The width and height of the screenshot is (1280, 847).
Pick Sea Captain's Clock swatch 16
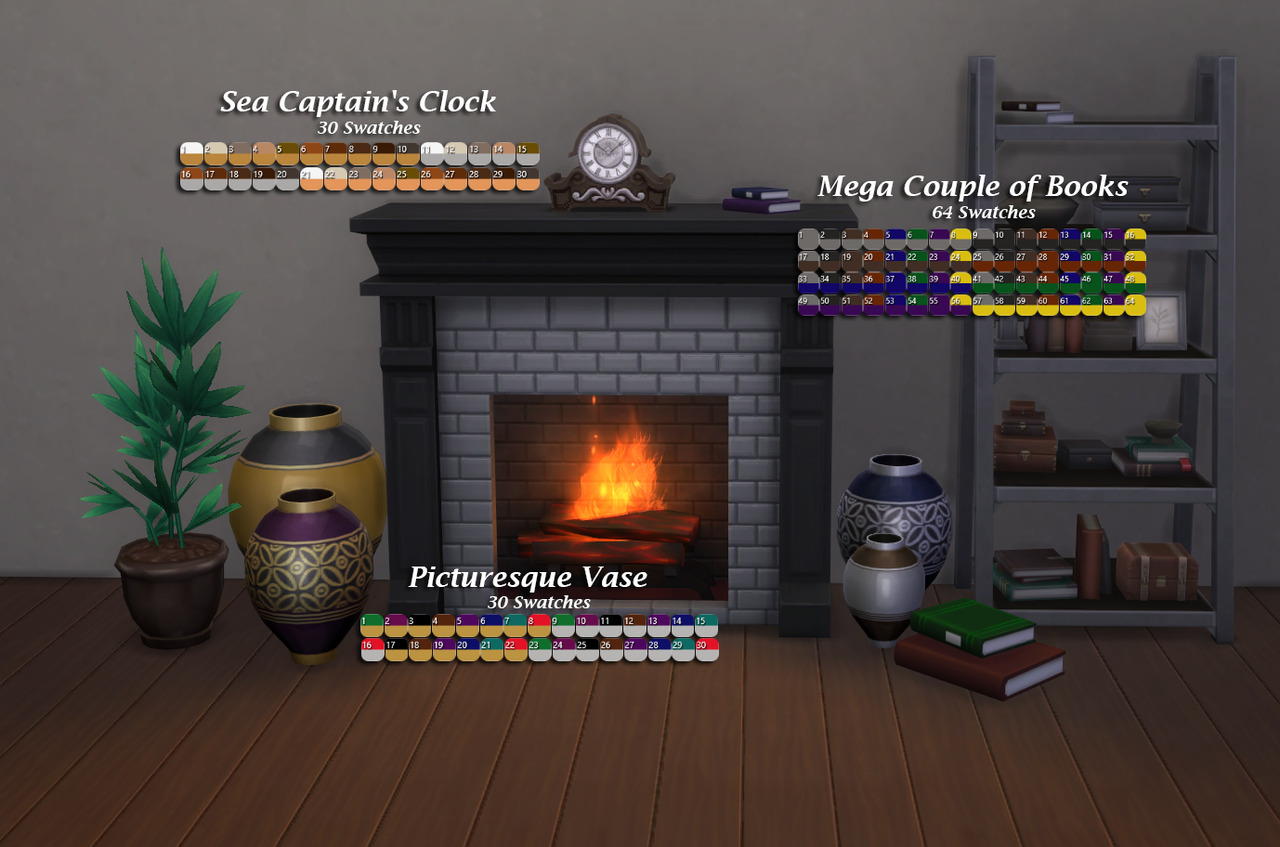[191, 179]
